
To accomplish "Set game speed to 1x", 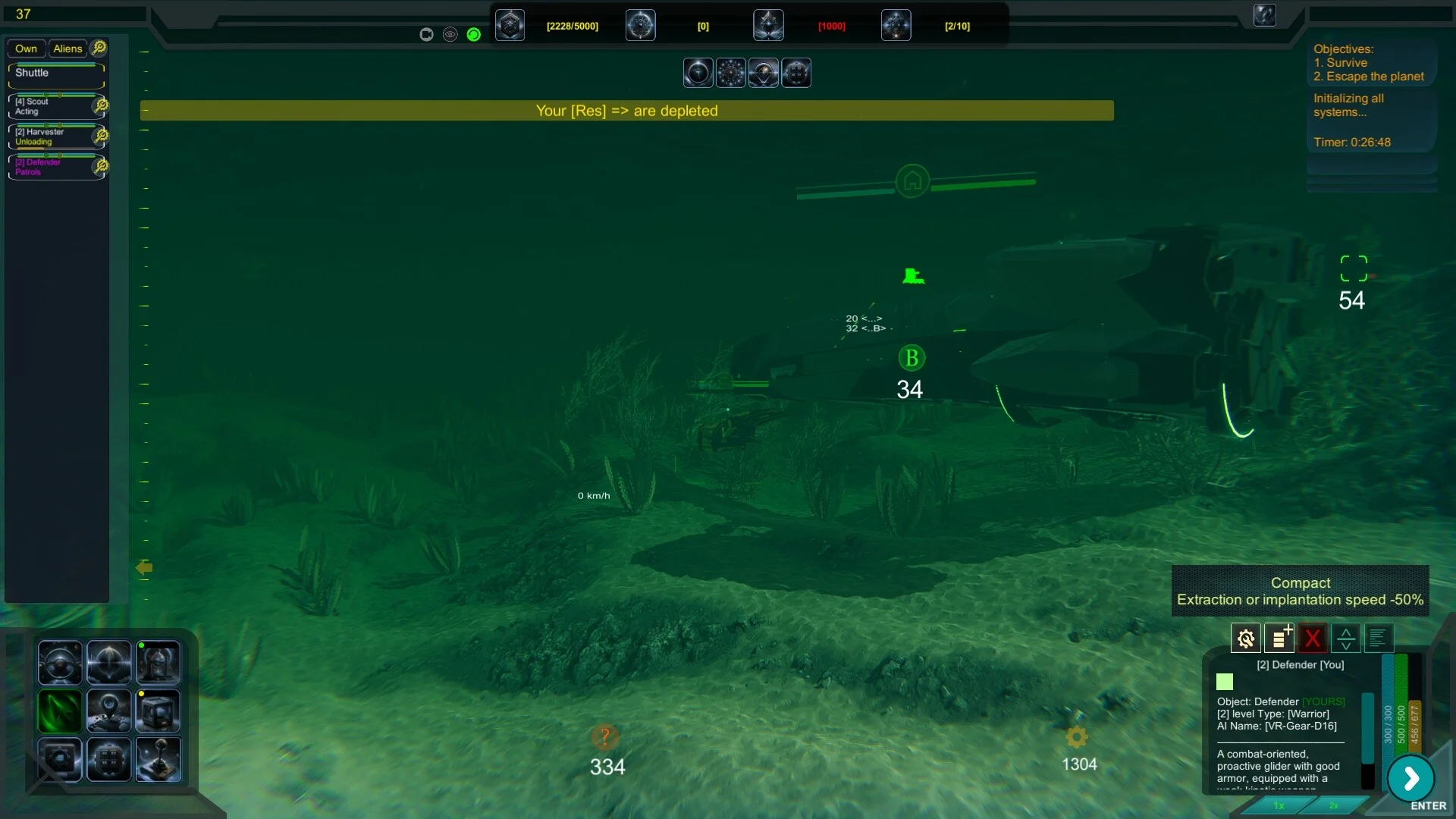I will (x=1279, y=805).
